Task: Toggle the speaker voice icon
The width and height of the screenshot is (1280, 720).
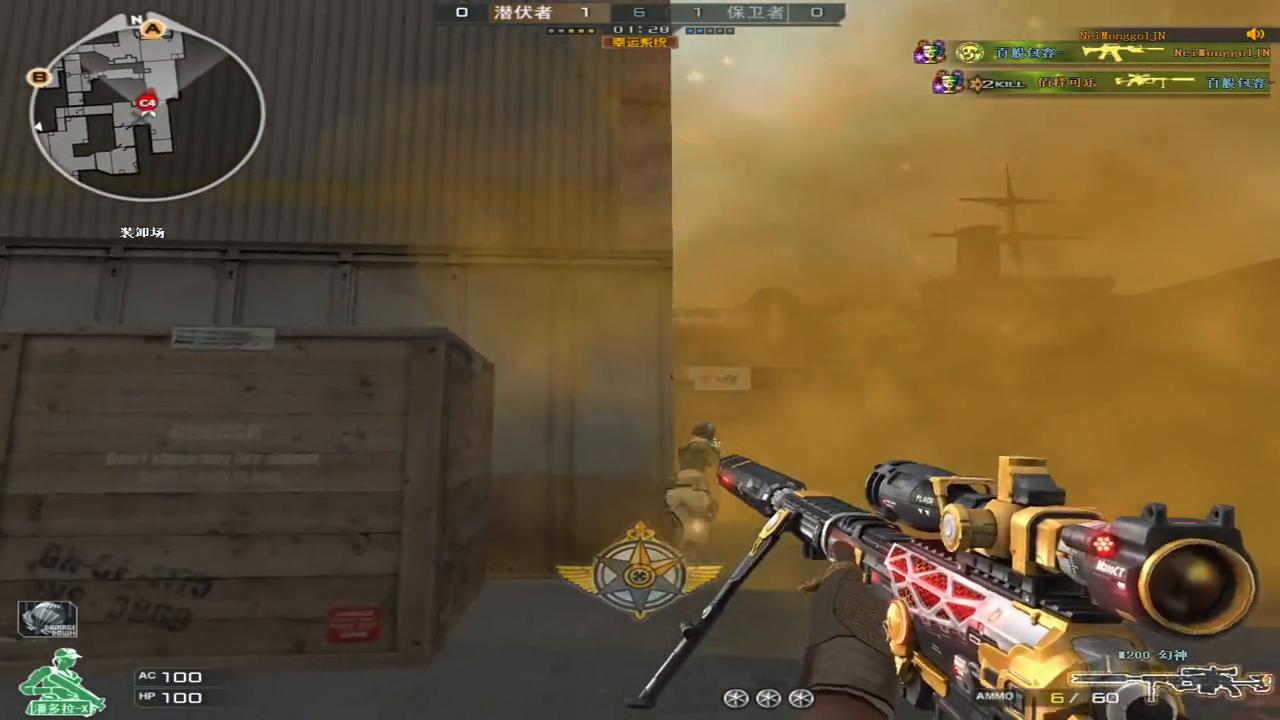Action: click(1255, 35)
